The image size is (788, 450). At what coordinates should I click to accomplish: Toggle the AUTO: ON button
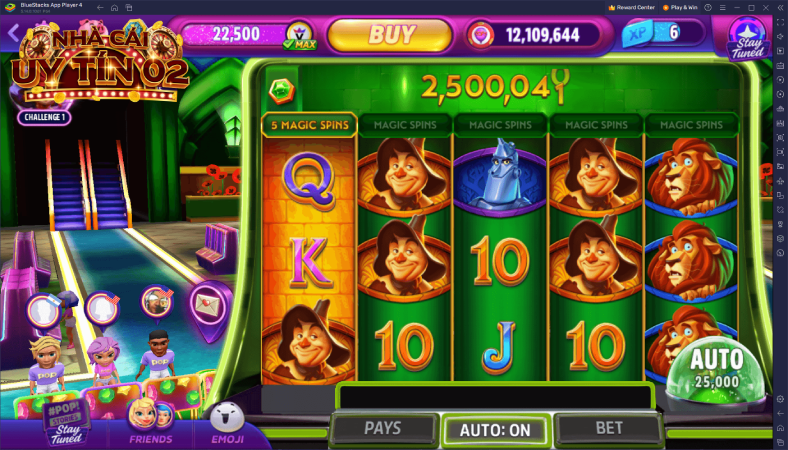[x=495, y=430]
